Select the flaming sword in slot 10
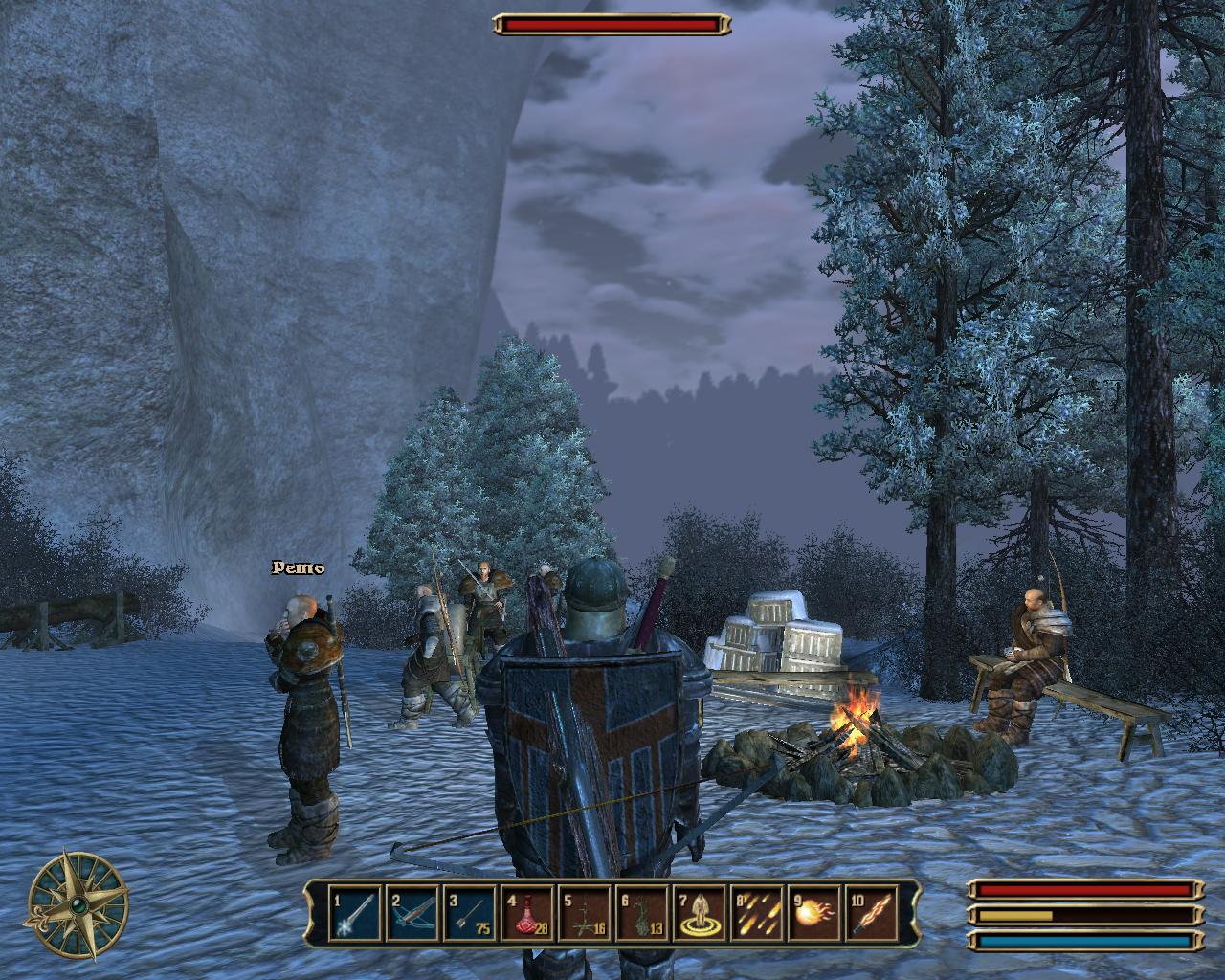This screenshot has width=1225, height=980. 870,913
